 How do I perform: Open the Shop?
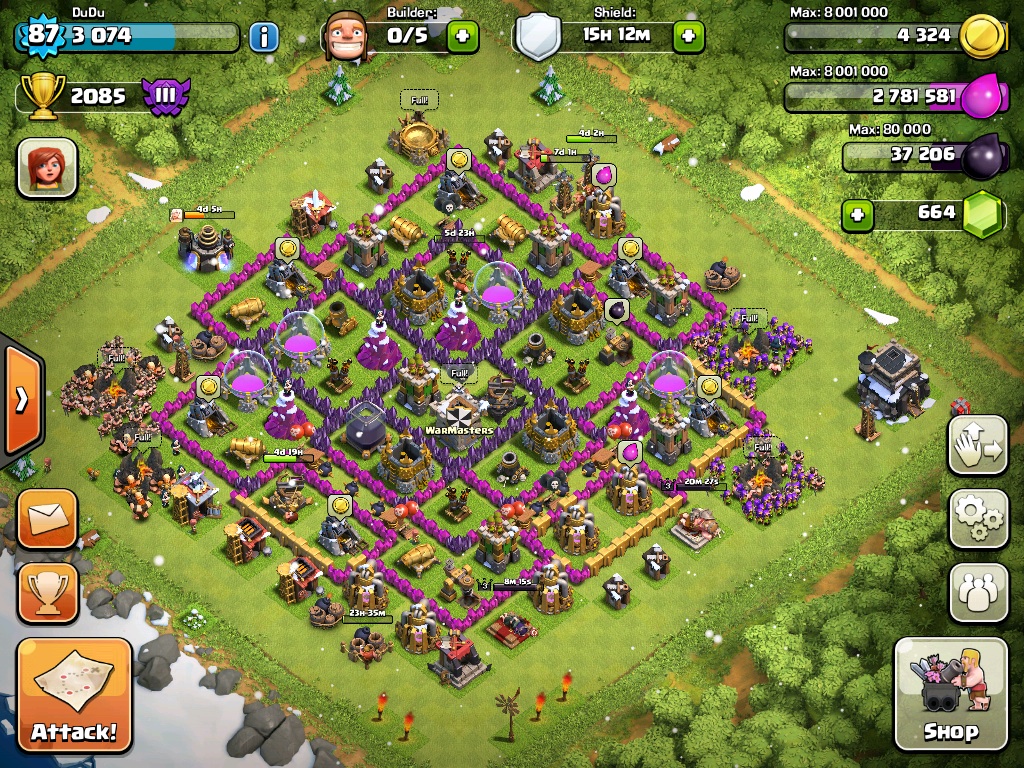coord(950,692)
